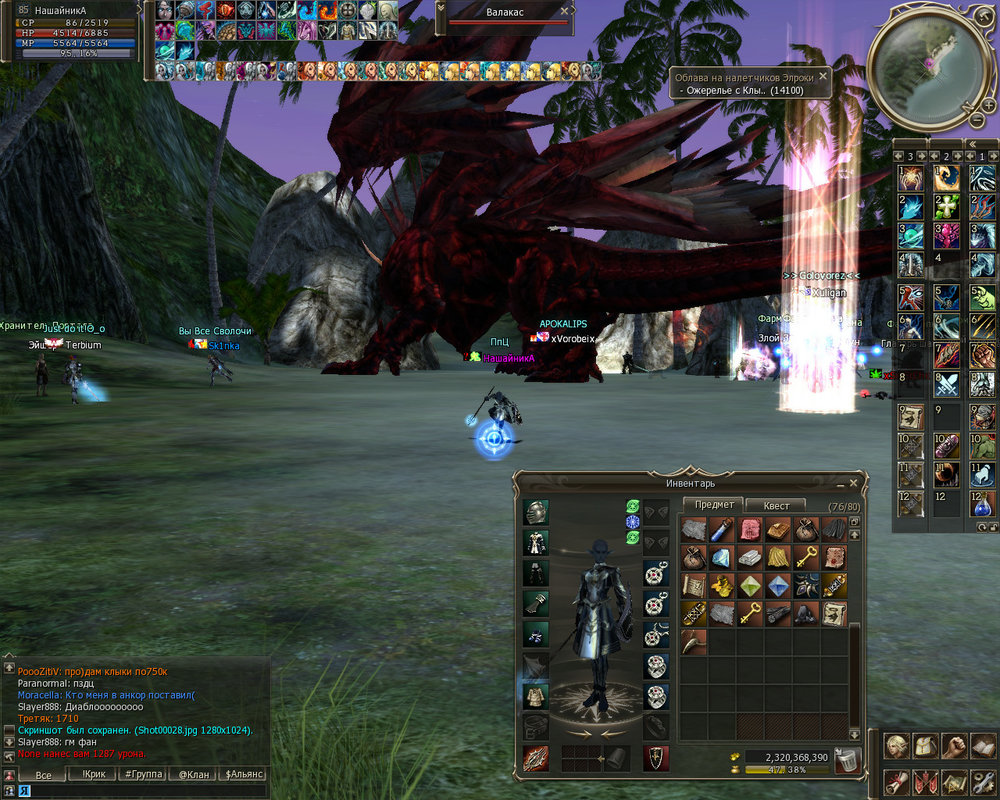The image size is (1000, 800).
Task: Click the inventory trash can button
Action: point(847,761)
